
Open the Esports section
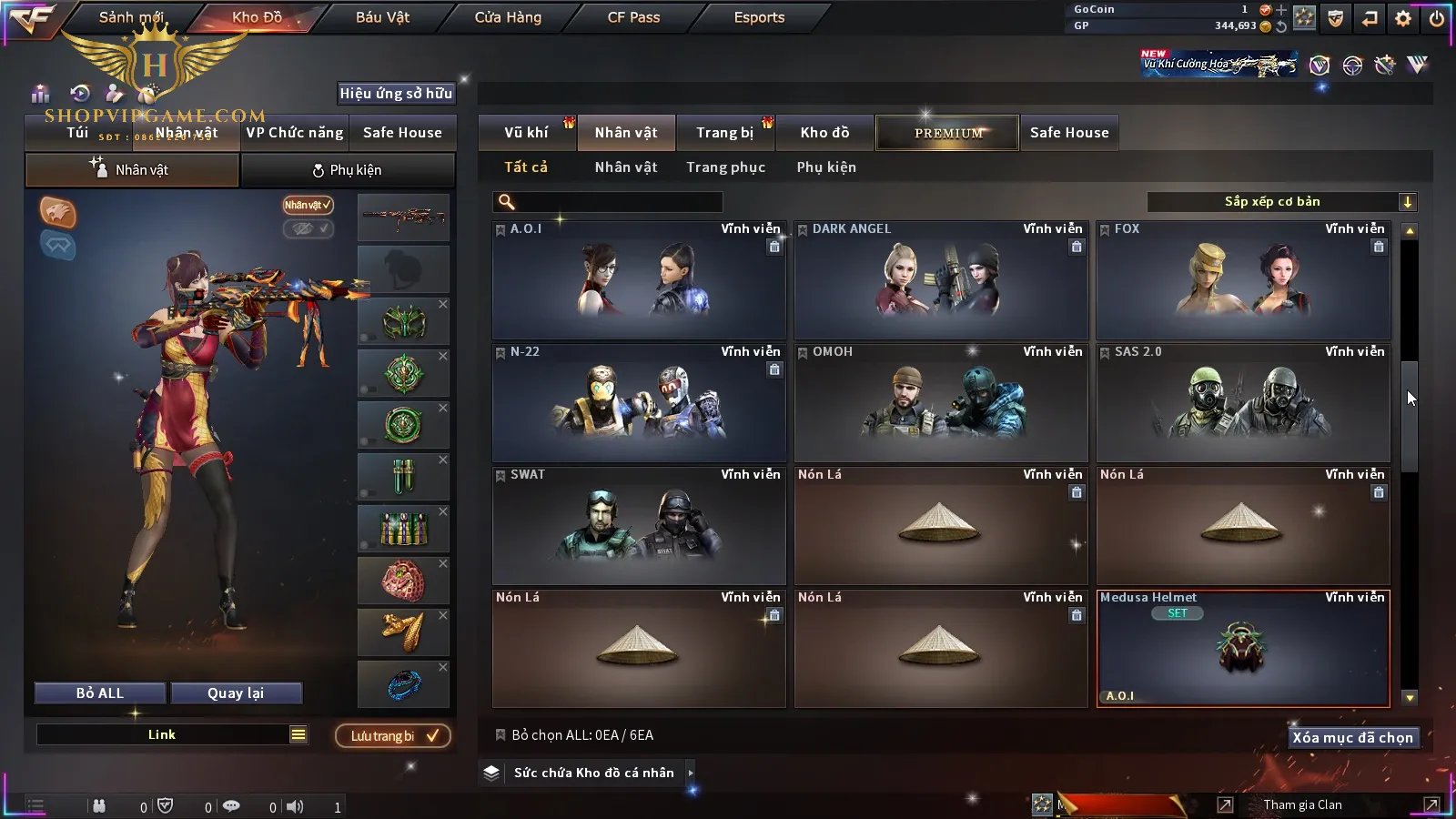click(759, 17)
